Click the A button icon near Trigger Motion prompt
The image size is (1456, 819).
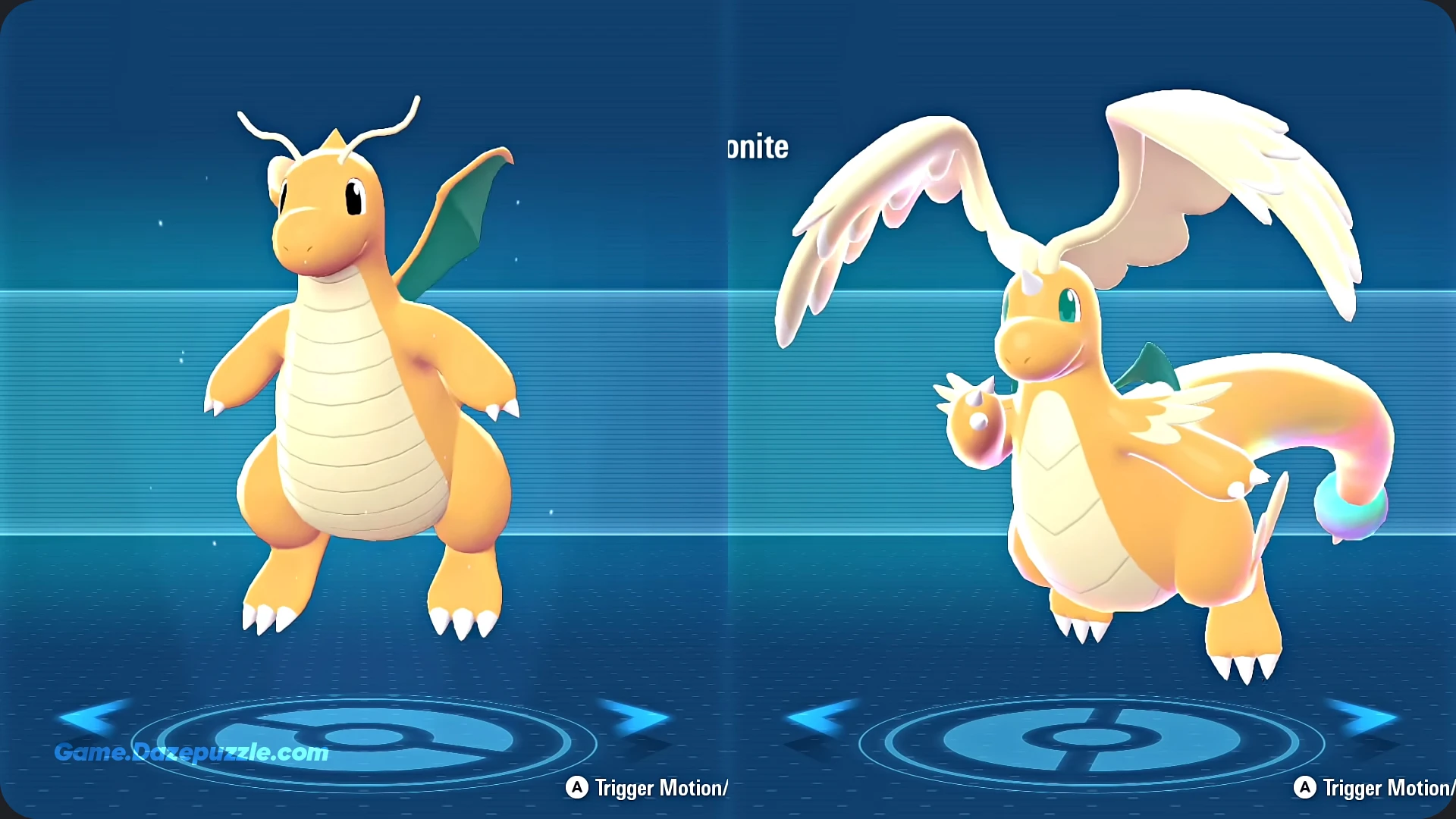tap(578, 789)
